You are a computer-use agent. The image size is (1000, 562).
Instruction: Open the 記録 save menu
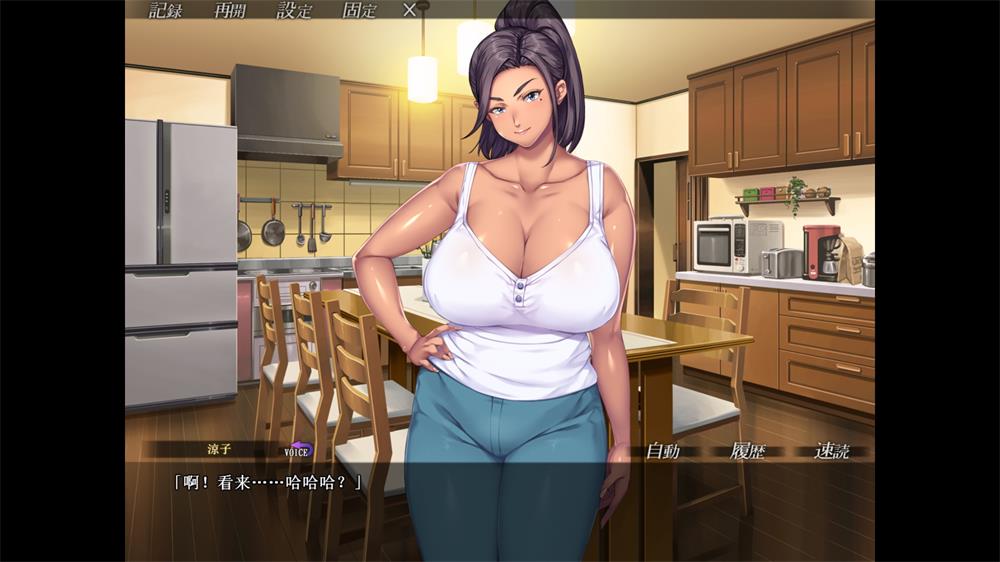coord(165,11)
